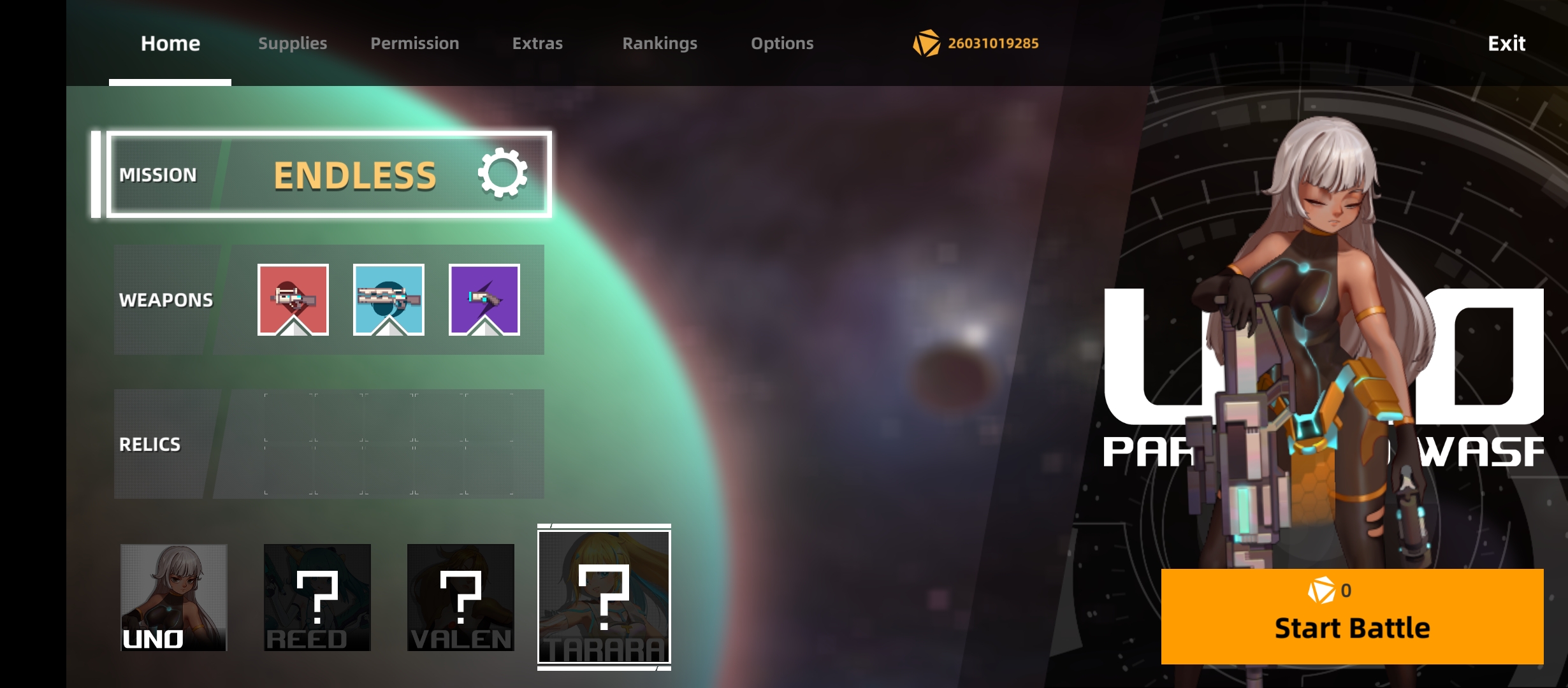Open the Options menu

[x=782, y=43]
